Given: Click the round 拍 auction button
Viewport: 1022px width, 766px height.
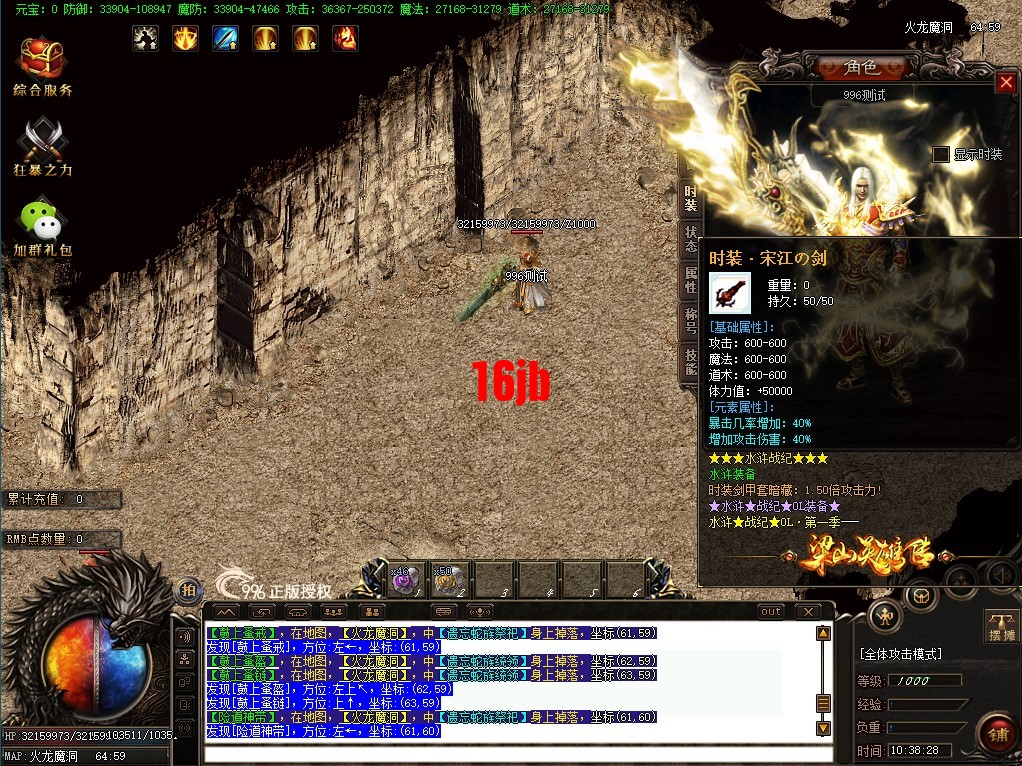Looking at the screenshot, I should pos(188,590).
